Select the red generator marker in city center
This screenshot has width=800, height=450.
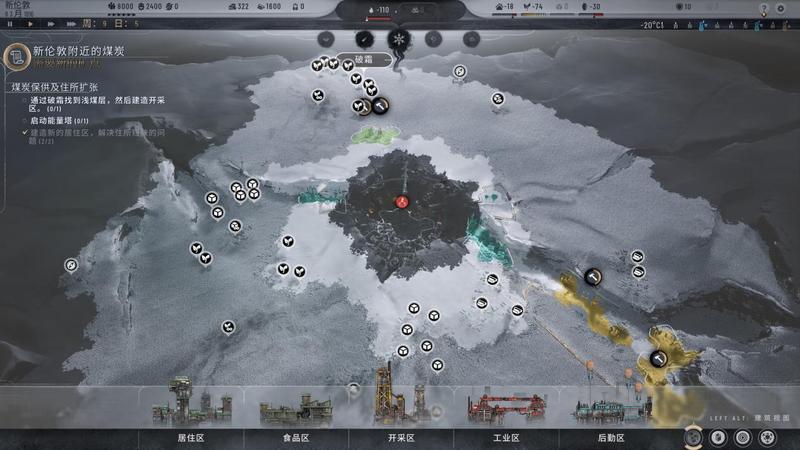pyautogui.click(x=401, y=202)
